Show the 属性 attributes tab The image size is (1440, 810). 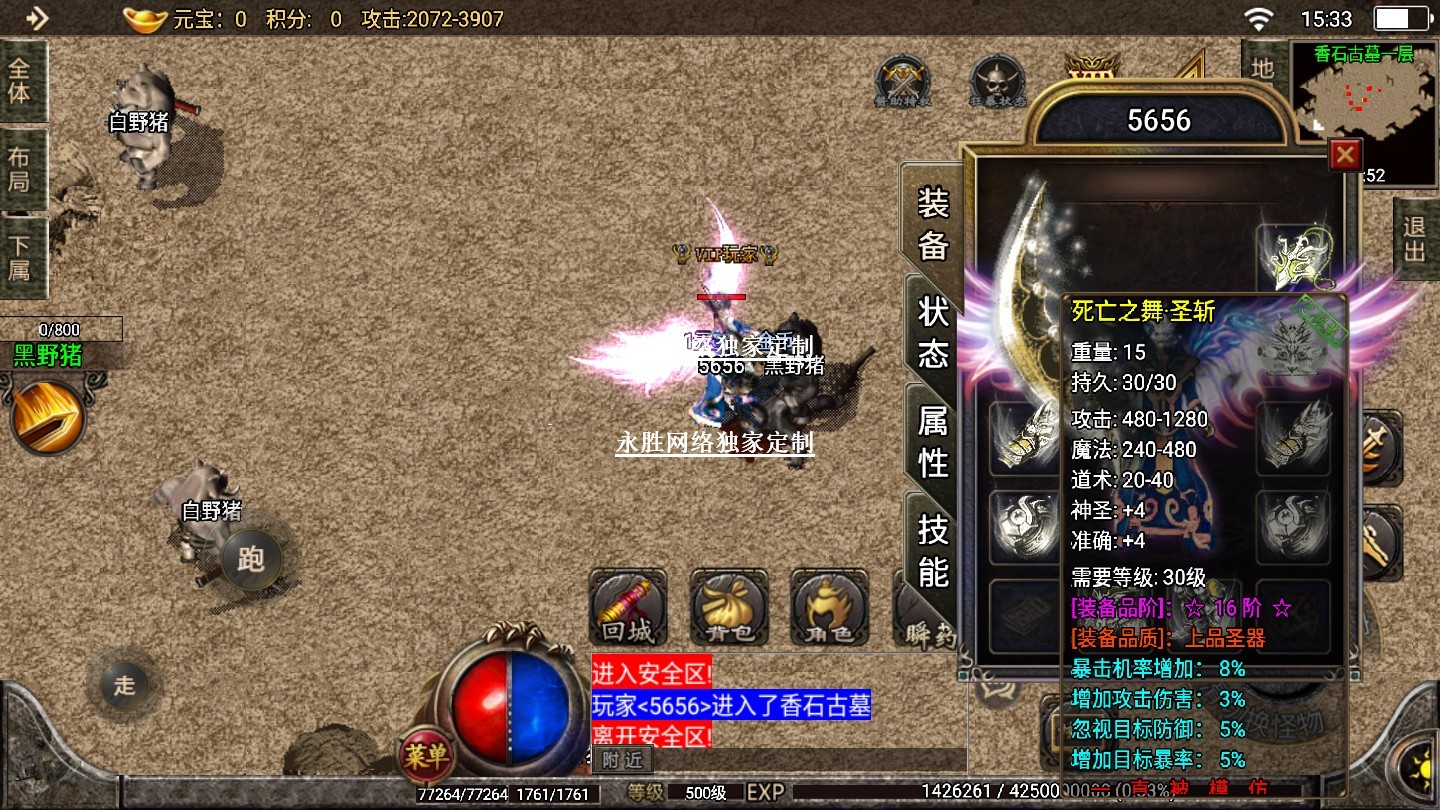tap(932, 442)
